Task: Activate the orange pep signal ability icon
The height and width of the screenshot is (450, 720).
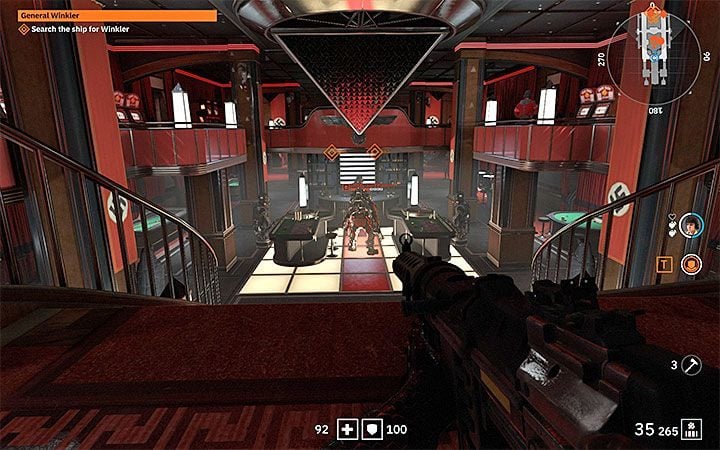Action: tap(690, 264)
